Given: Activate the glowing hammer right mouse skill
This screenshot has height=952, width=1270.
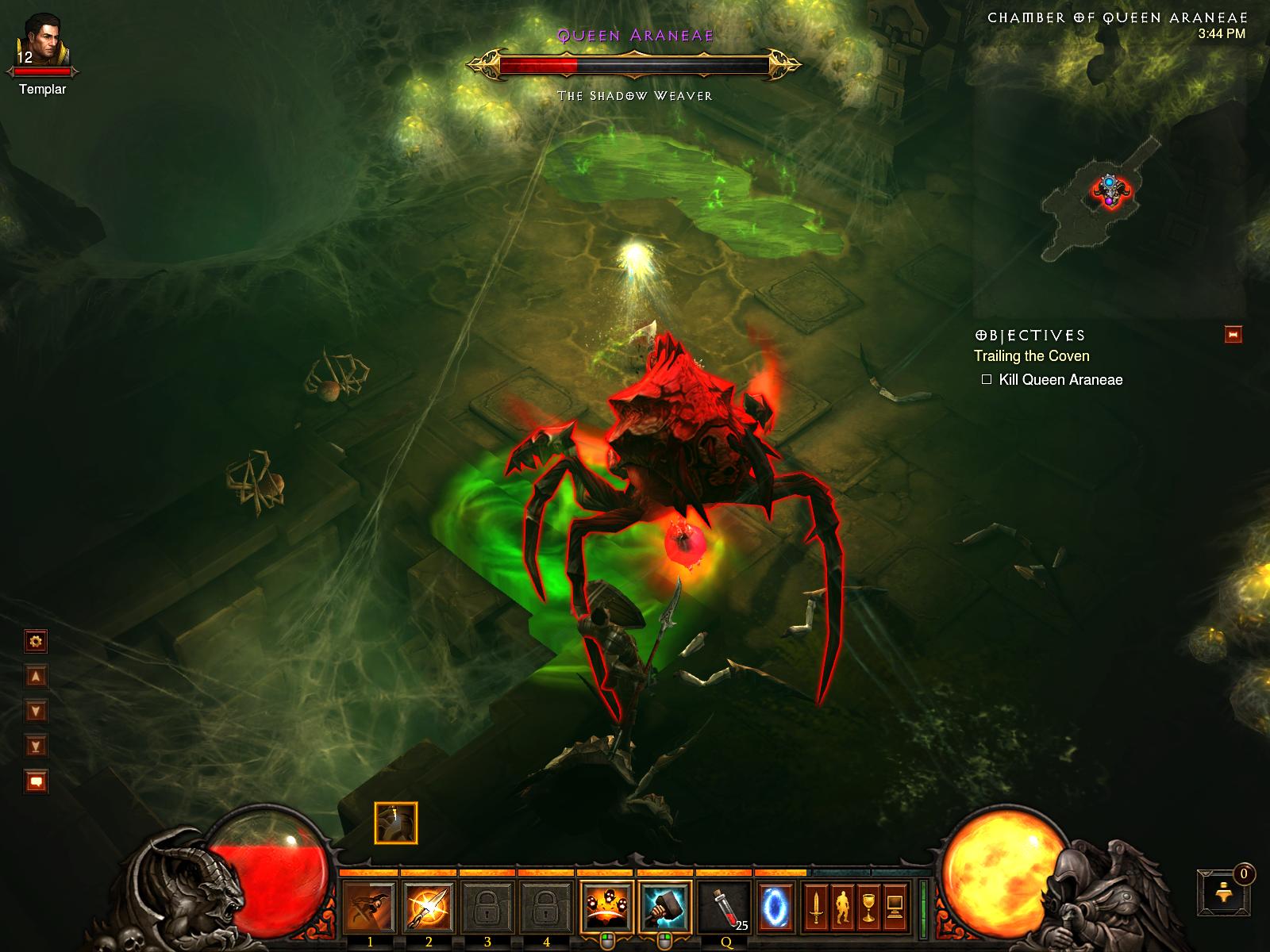Looking at the screenshot, I should 664,905.
